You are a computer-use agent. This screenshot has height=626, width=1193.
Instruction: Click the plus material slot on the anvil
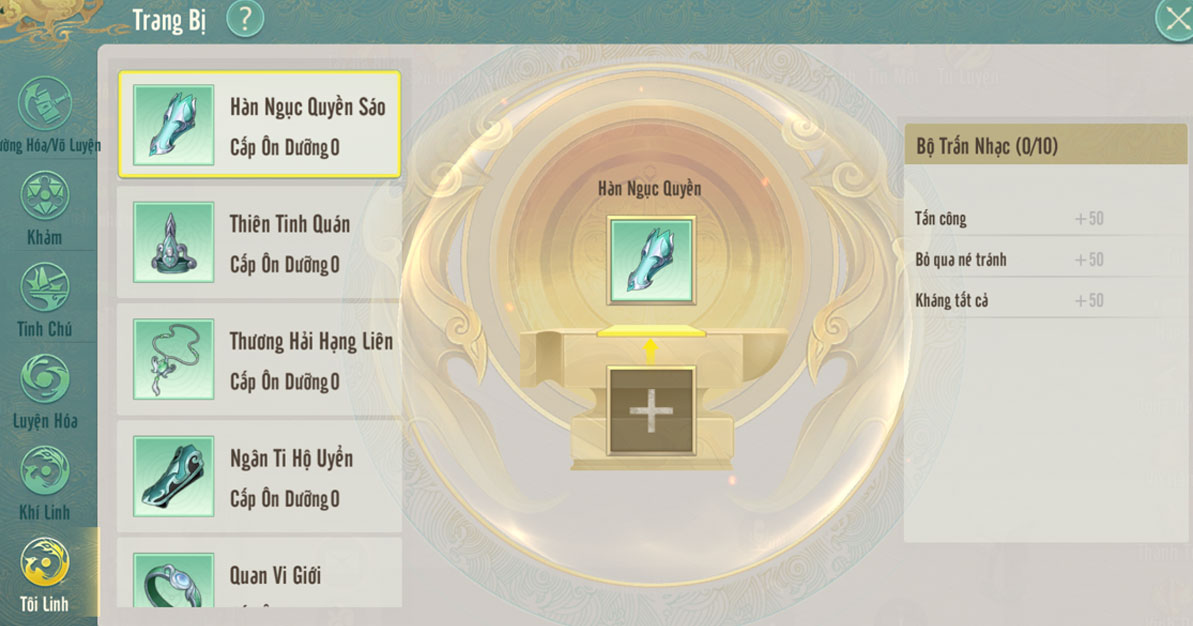pos(650,410)
